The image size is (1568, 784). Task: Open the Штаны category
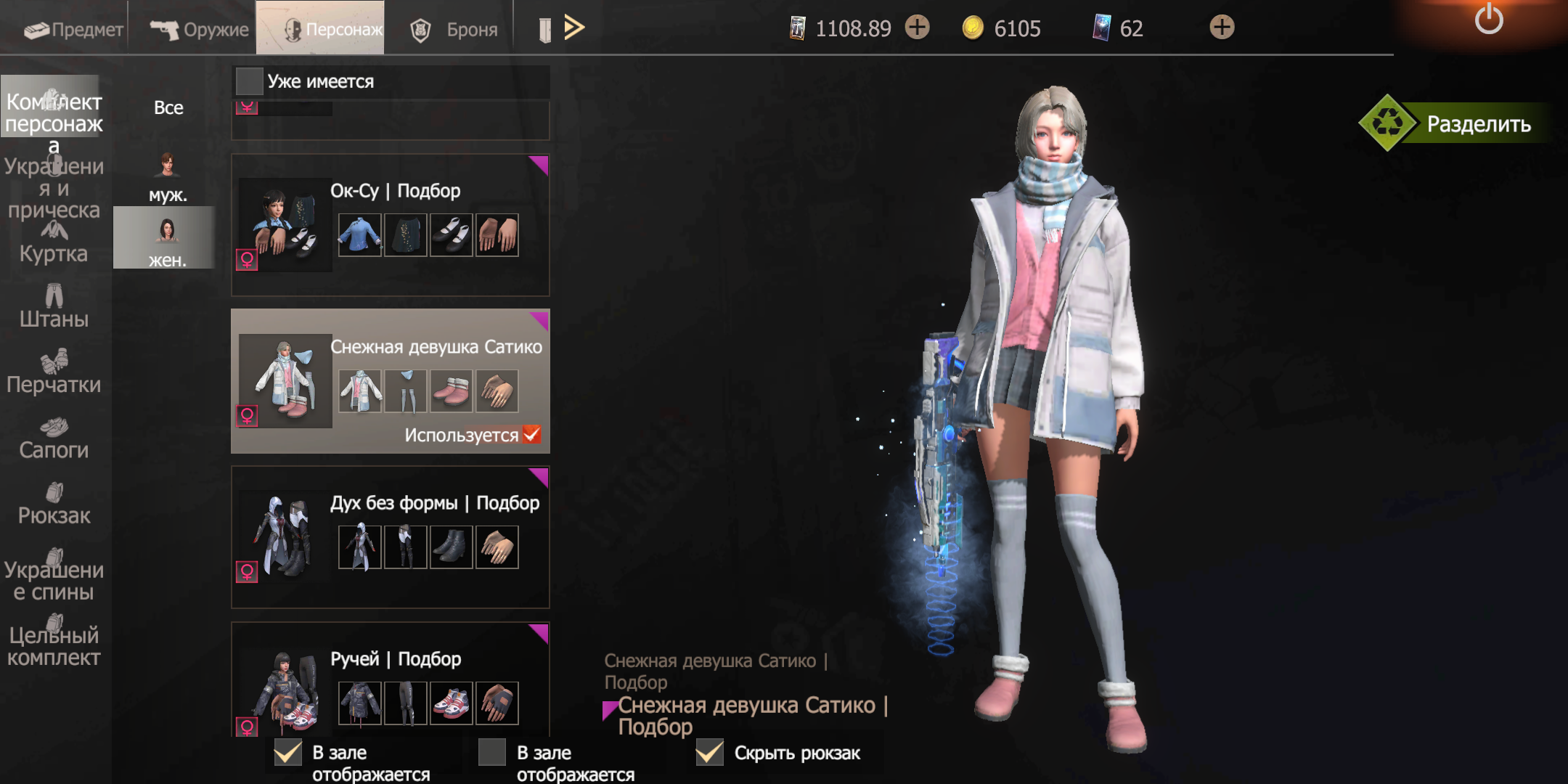54,308
